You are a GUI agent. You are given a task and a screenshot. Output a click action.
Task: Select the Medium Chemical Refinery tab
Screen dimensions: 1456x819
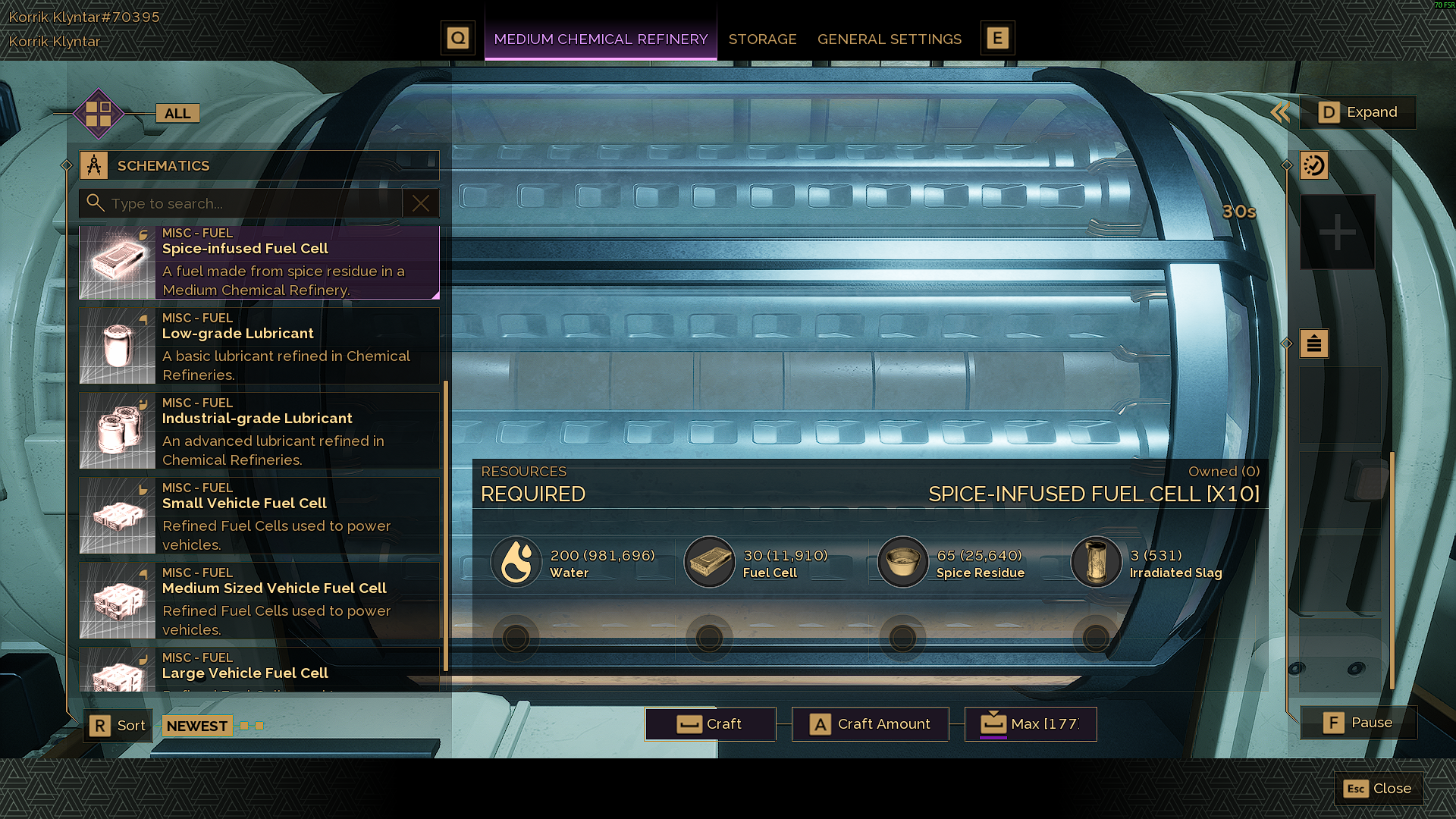(x=601, y=39)
